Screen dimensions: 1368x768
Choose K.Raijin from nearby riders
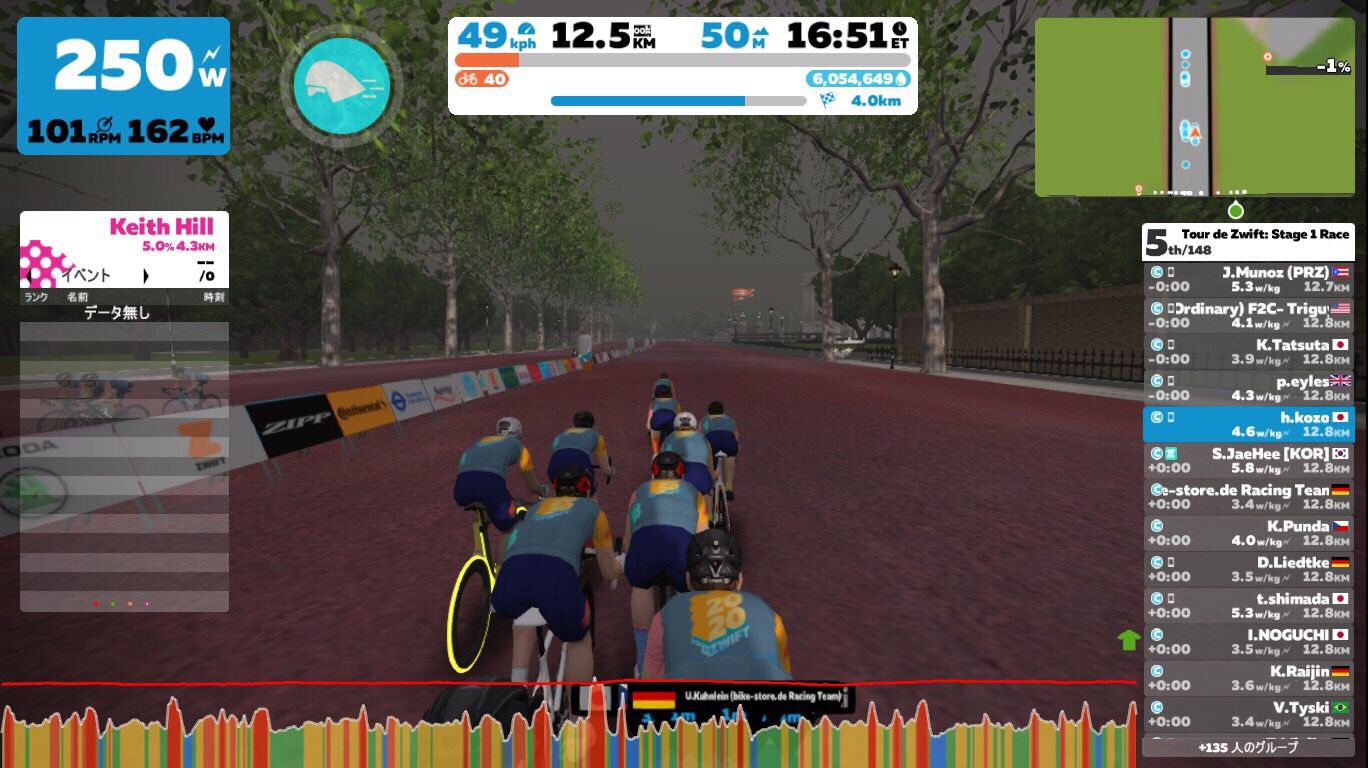pos(1248,678)
